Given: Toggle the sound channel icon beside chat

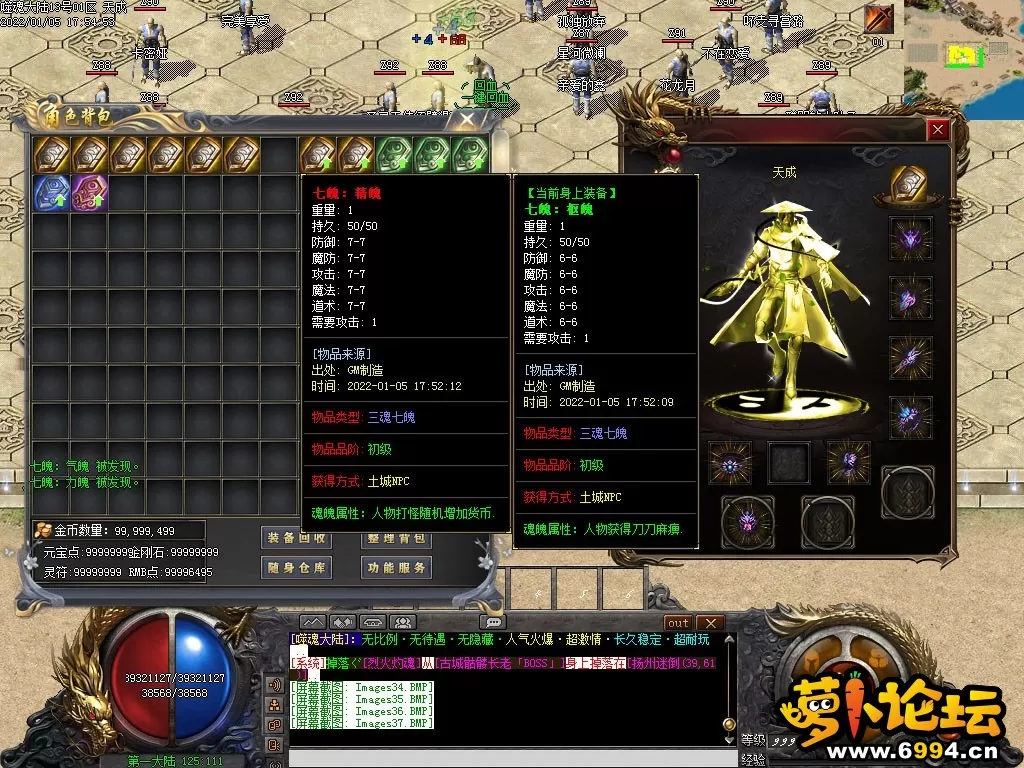Looking at the screenshot, I should 274,685.
